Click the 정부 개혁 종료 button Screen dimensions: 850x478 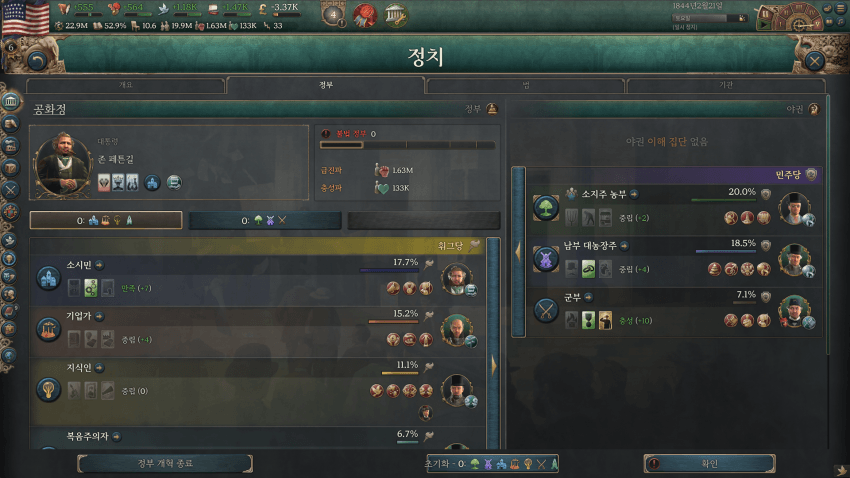click(x=167, y=463)
